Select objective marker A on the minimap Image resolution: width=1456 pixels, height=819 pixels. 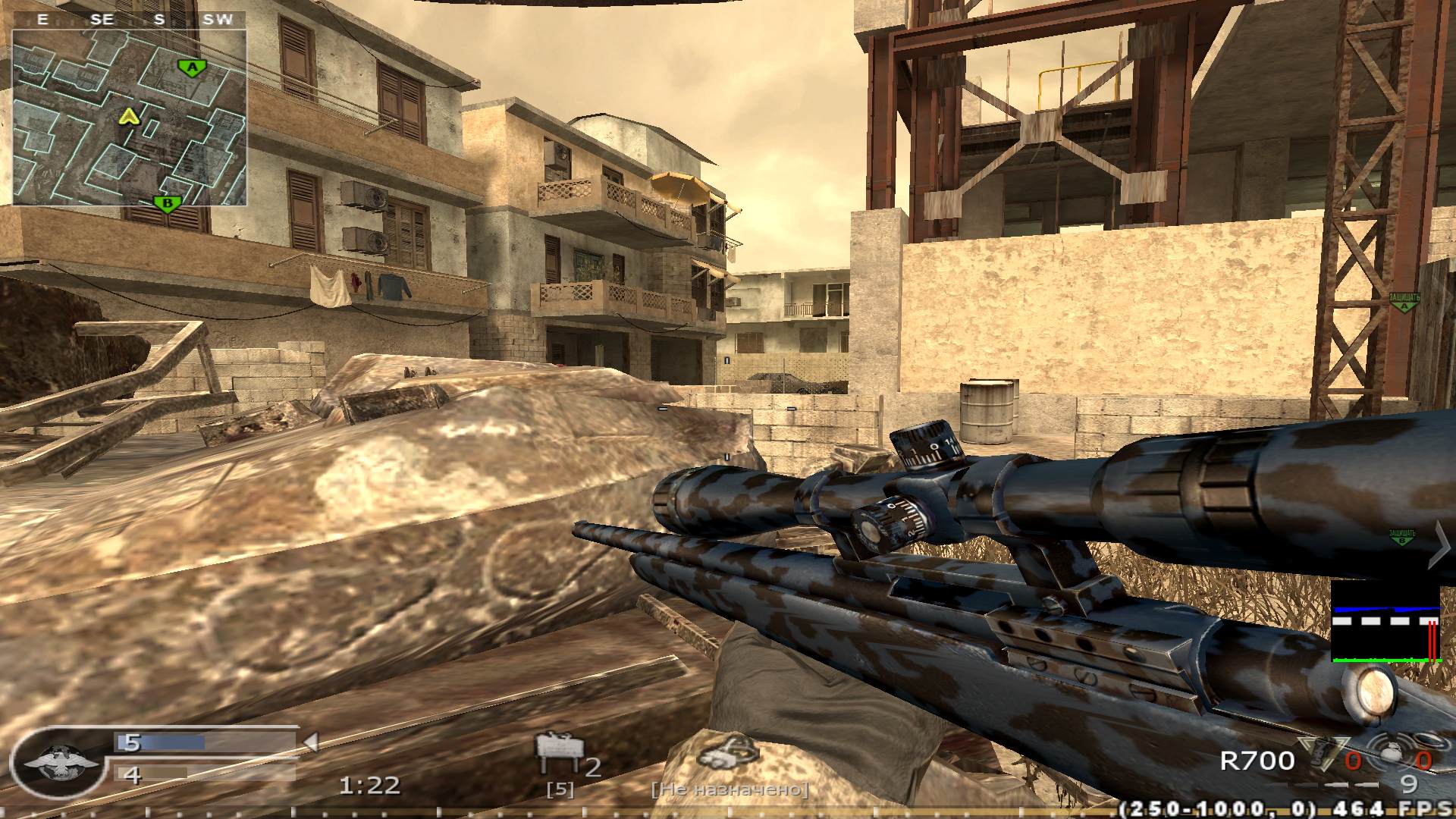(x=193, y=67)
